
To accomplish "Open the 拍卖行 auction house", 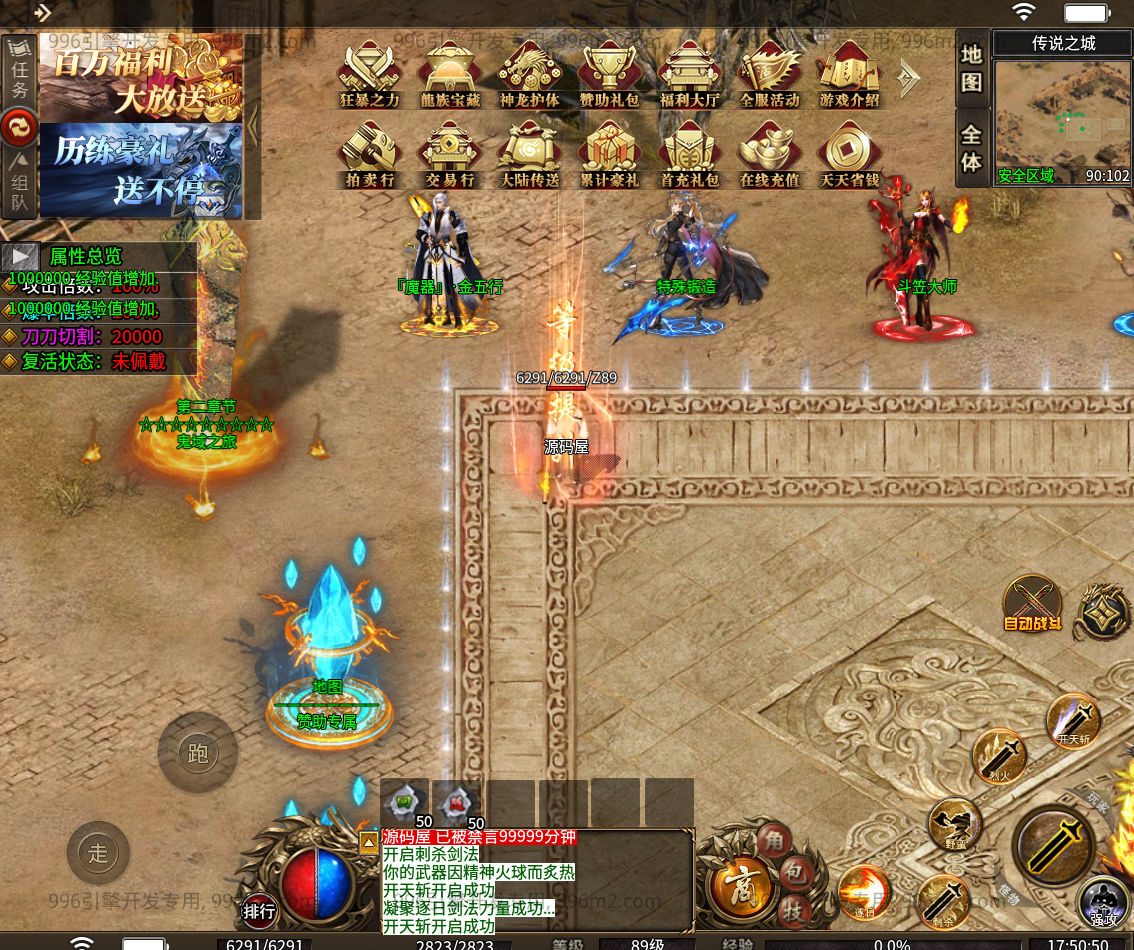I will coord(369,153).
